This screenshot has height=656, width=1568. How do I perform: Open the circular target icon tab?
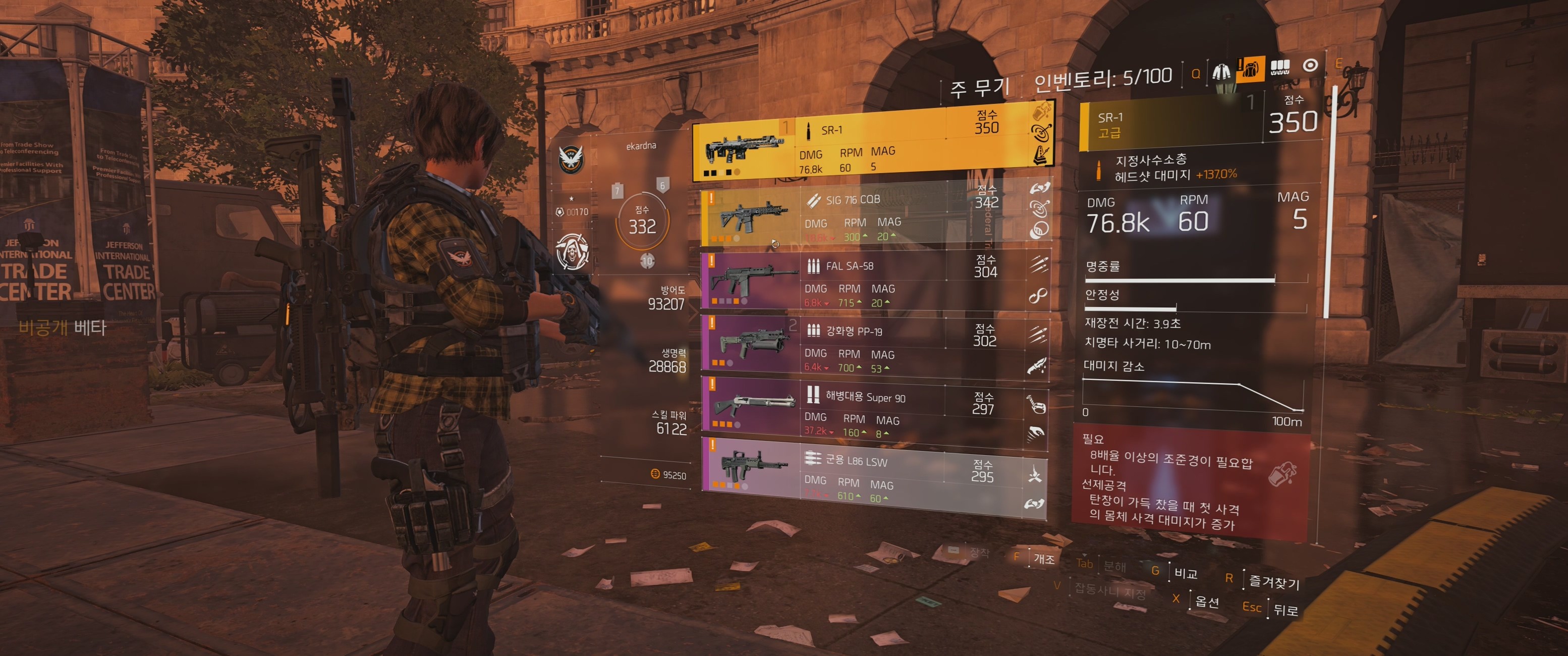coord(1310,65)
